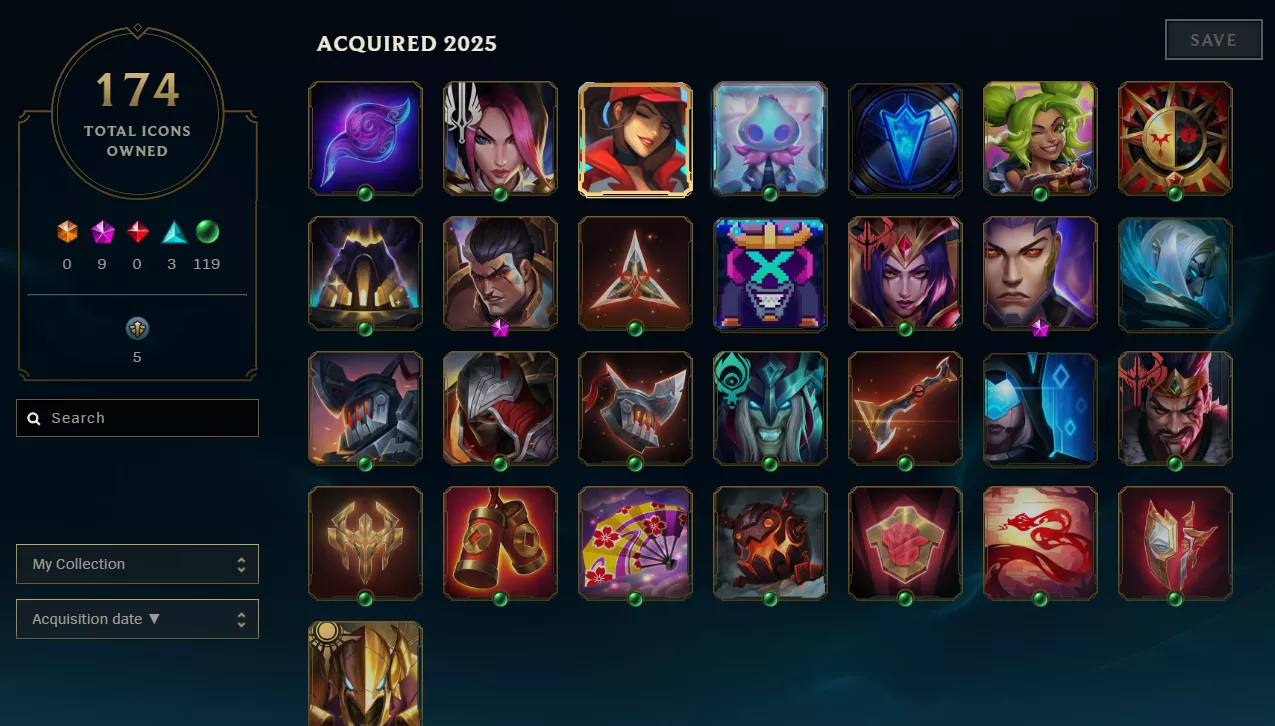Pick the teal-masked Kalista-style icon
Screen dimensions: 1275x726
tap(770, 408)
